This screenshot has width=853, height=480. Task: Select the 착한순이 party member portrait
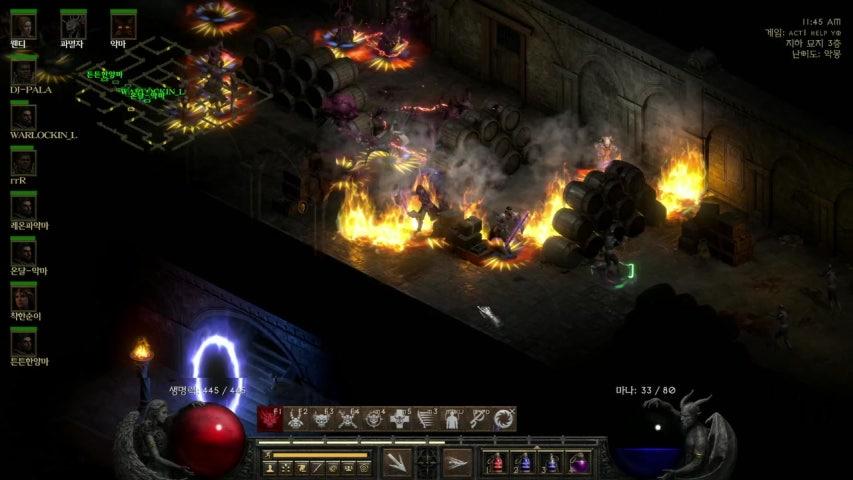pyautogui.click(x=23, y=297)
